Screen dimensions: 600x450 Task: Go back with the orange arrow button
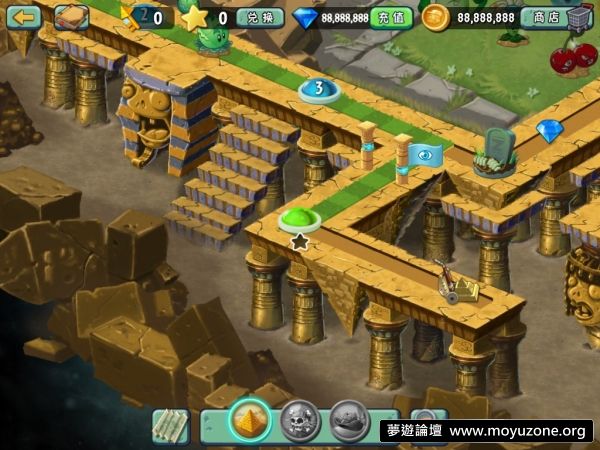23,17
